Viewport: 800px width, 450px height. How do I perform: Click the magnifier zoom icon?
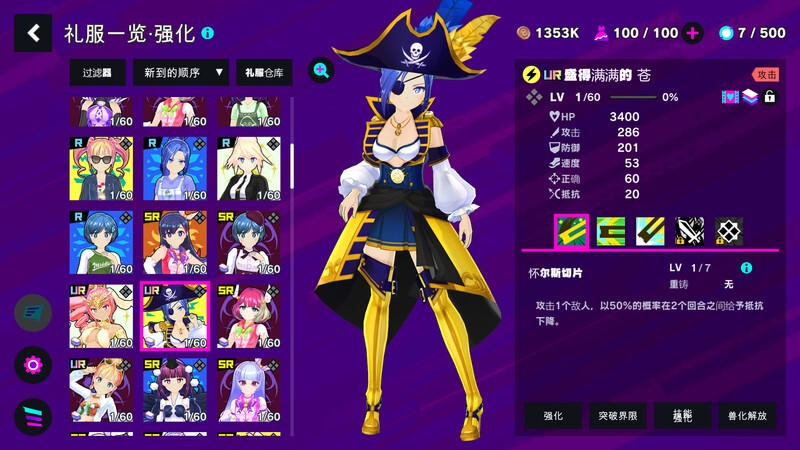tap(321, 69)
